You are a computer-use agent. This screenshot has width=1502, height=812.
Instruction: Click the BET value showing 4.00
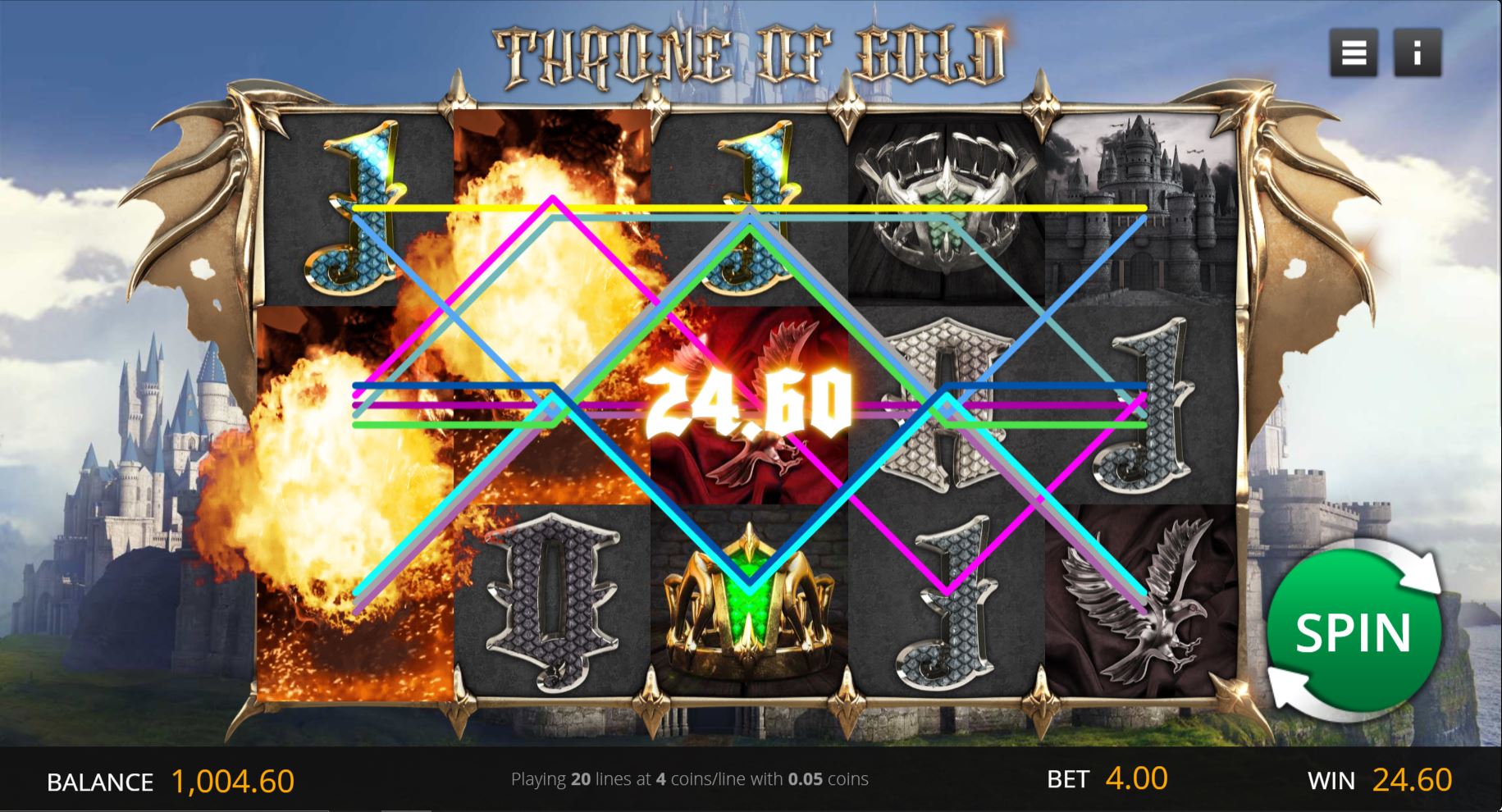tap(1135, 782)
